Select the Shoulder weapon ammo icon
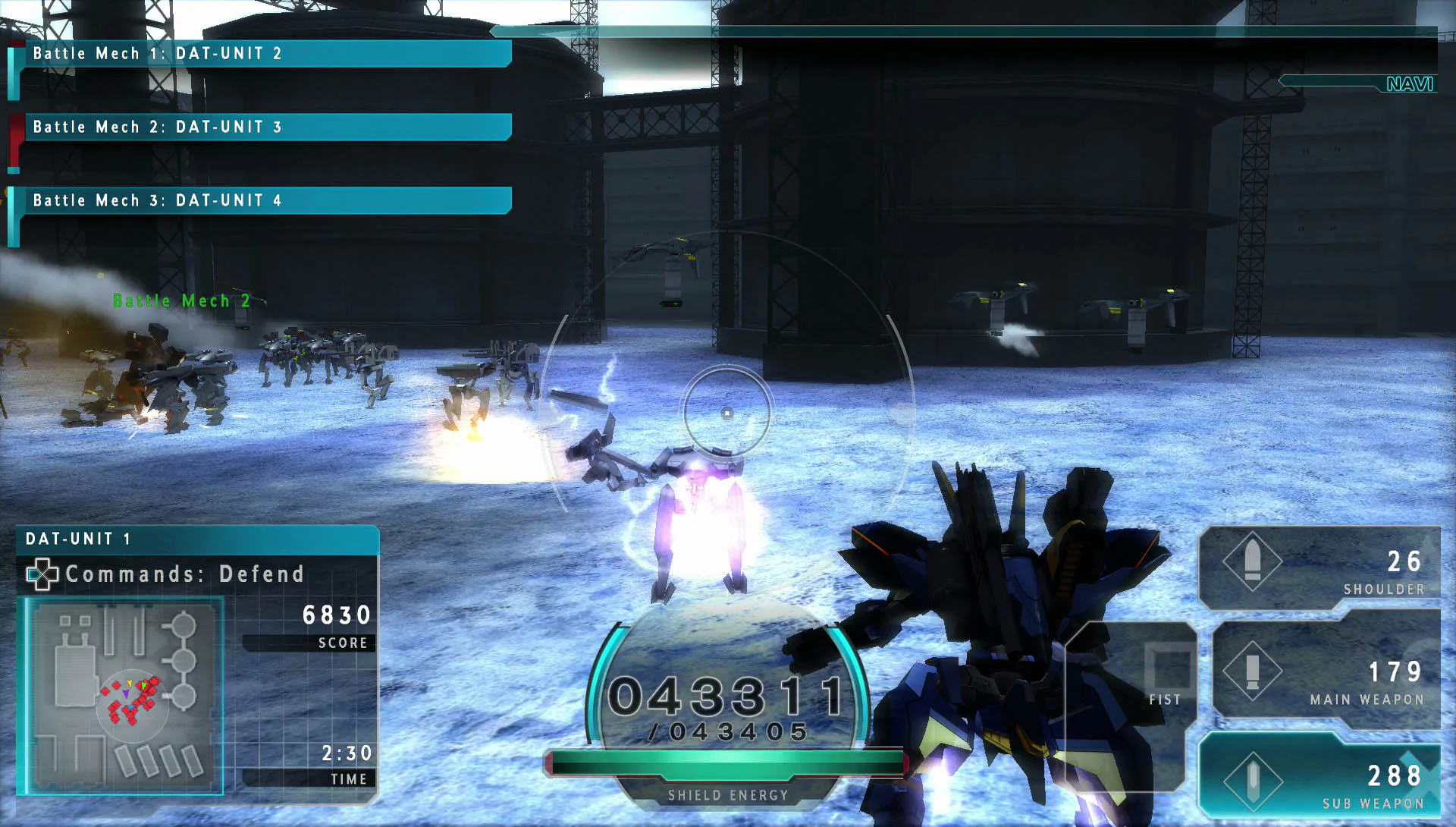 click(1254, 563)
